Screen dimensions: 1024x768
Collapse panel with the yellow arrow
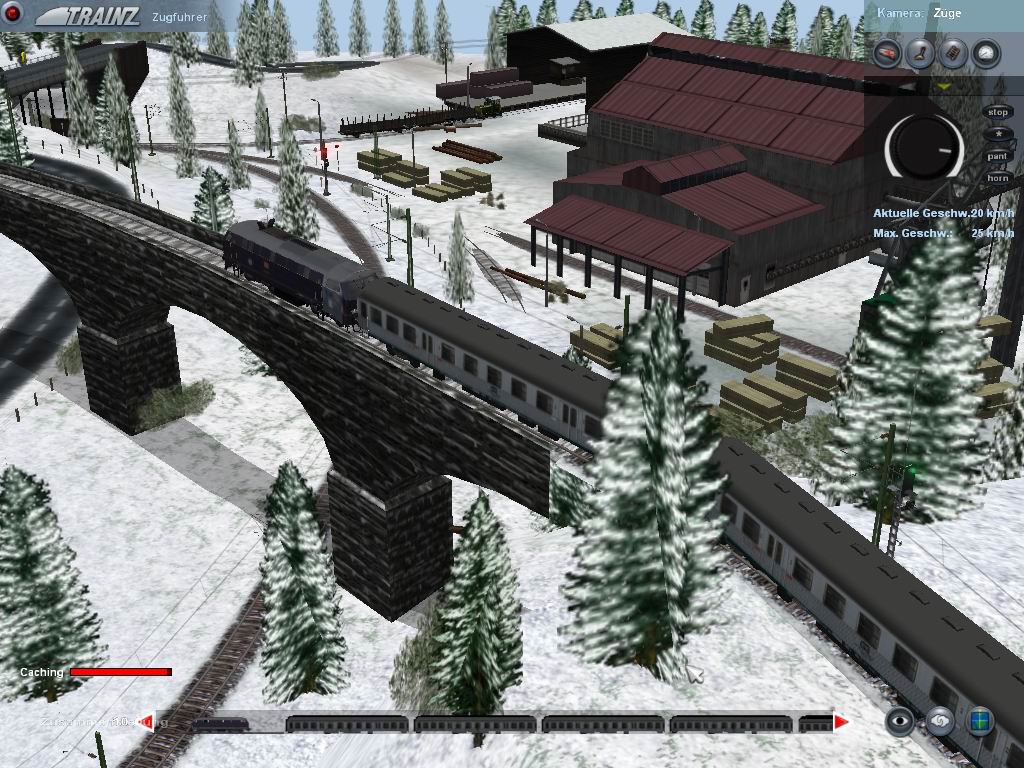pyautogui.click(x=943, y=87)
